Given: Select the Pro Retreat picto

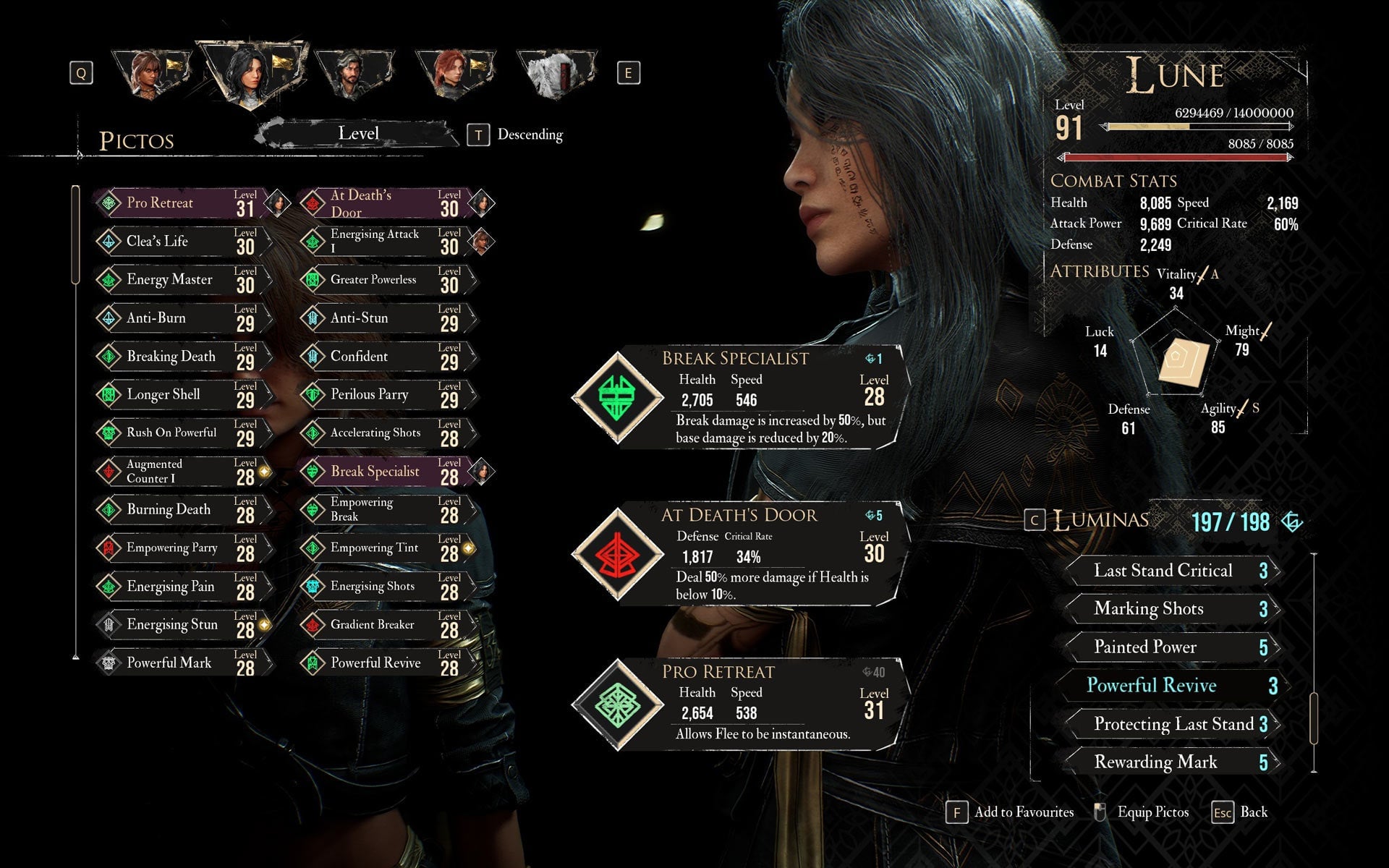Looking at the screenshot, I should (181, 203).
